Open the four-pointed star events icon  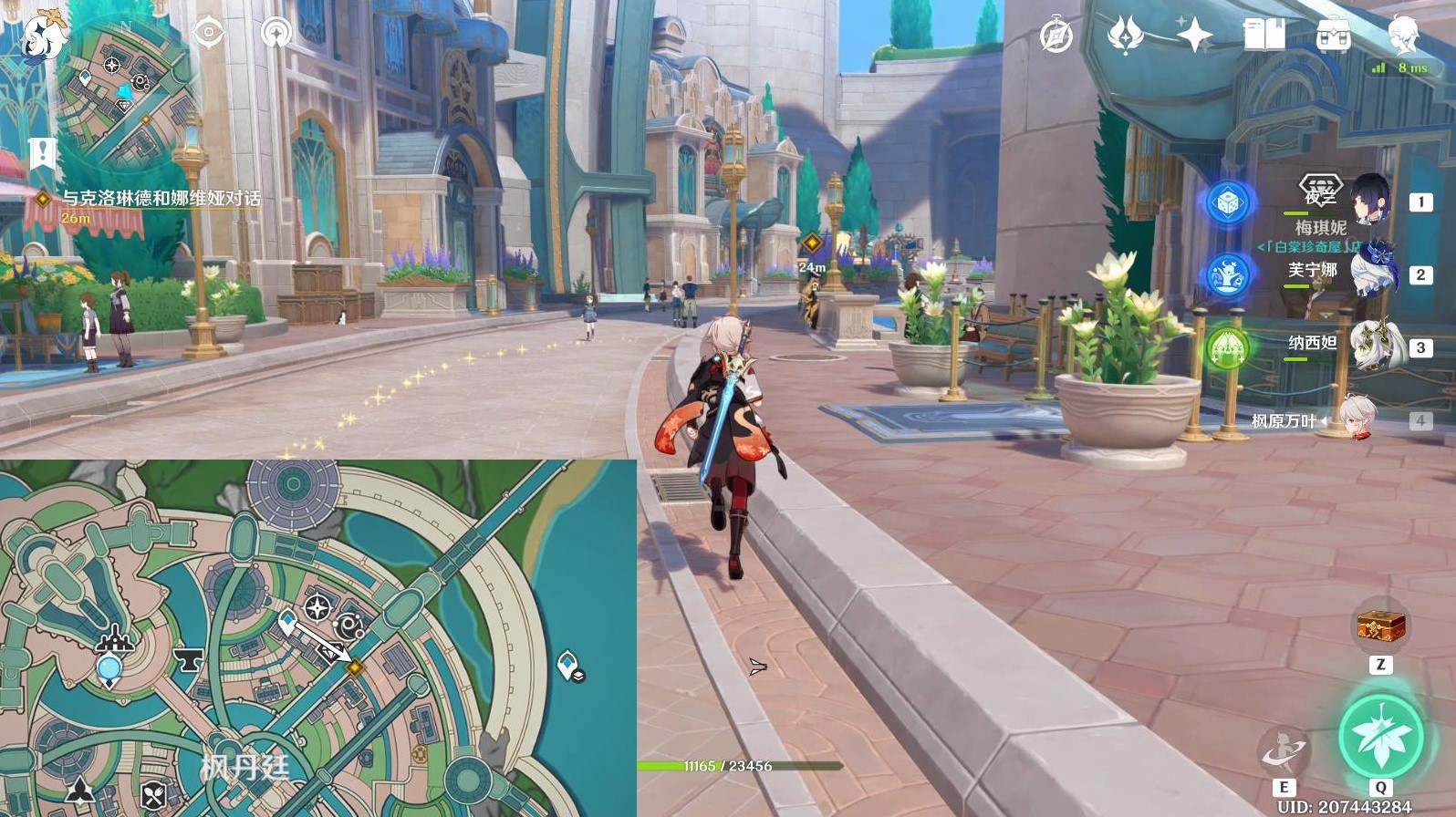(x=1194, y=36)
